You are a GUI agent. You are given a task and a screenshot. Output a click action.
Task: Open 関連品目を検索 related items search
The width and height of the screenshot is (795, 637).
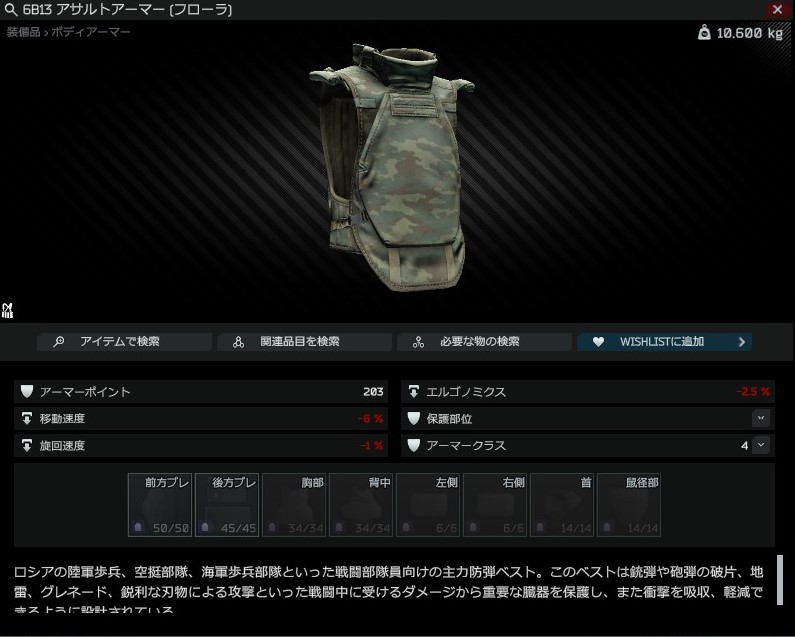[x=303, y=342]
